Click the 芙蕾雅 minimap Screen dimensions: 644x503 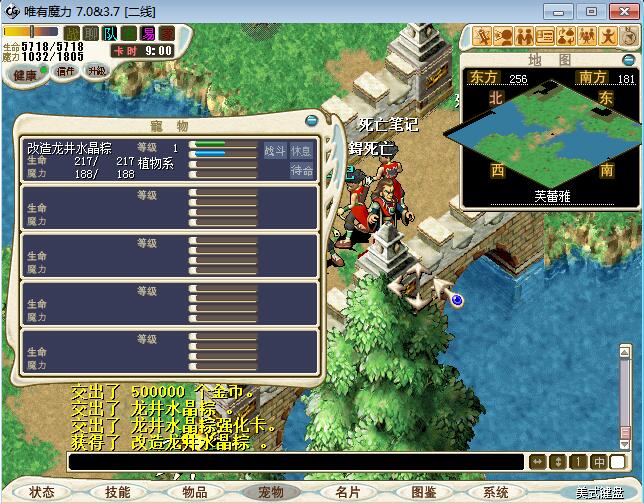(x=547, y=140)
